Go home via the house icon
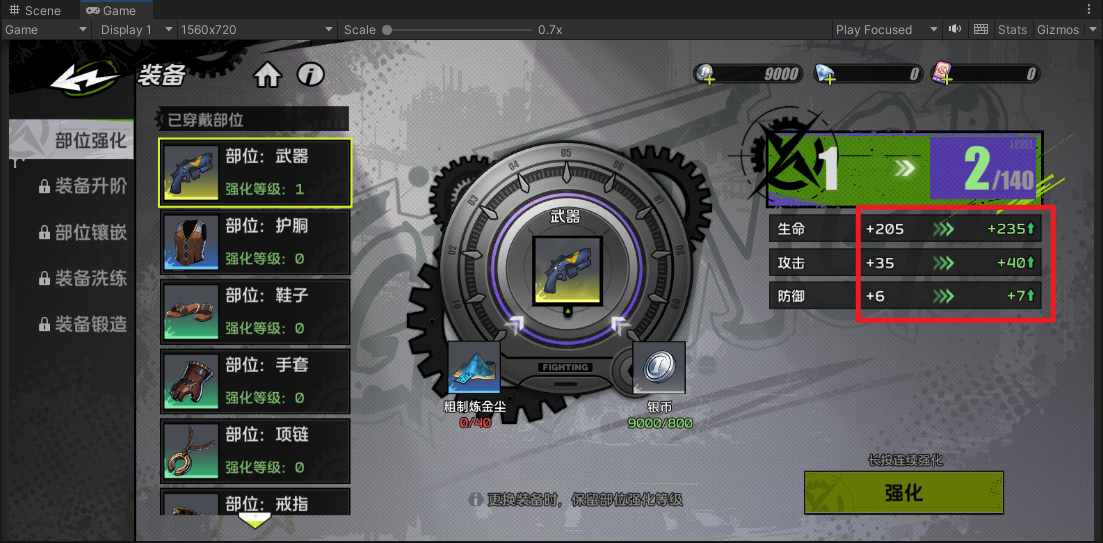The image size is (1103, 543). (x=267, y=75)
